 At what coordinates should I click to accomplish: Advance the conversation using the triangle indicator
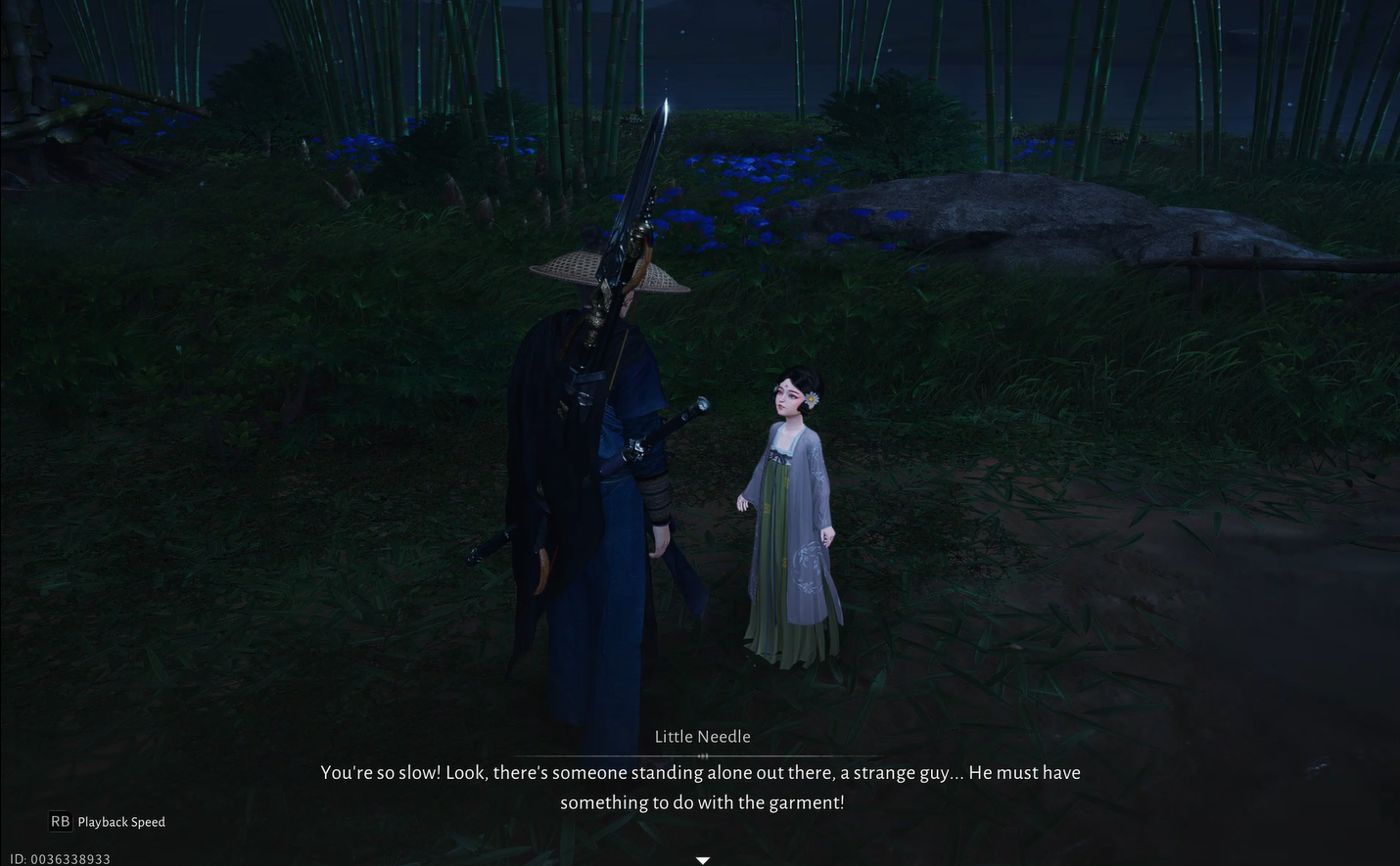point(702,859)
